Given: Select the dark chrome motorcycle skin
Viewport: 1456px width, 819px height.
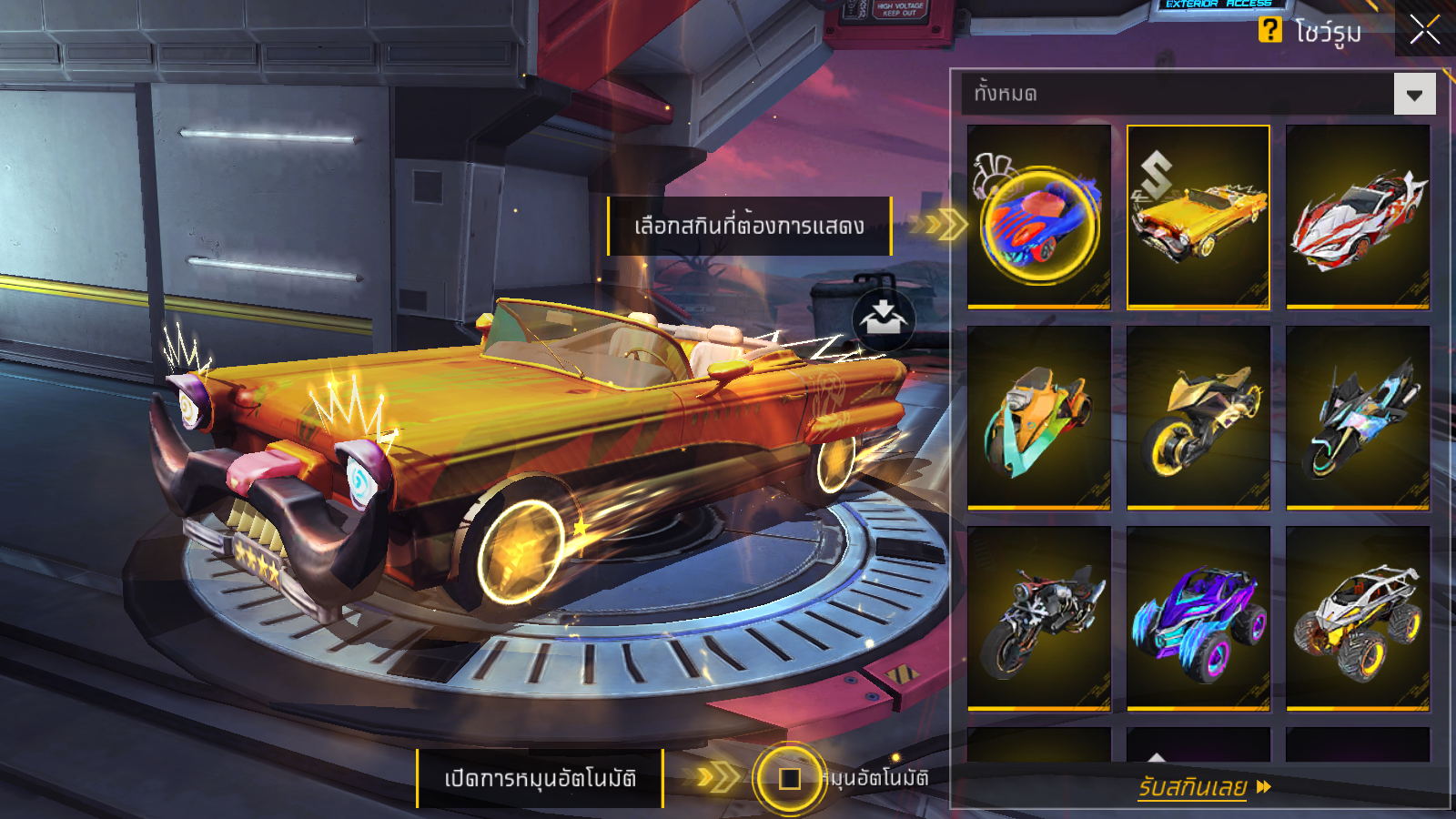Looking at the screenshot, I should pyautogui.click(x=1039, y=618).
